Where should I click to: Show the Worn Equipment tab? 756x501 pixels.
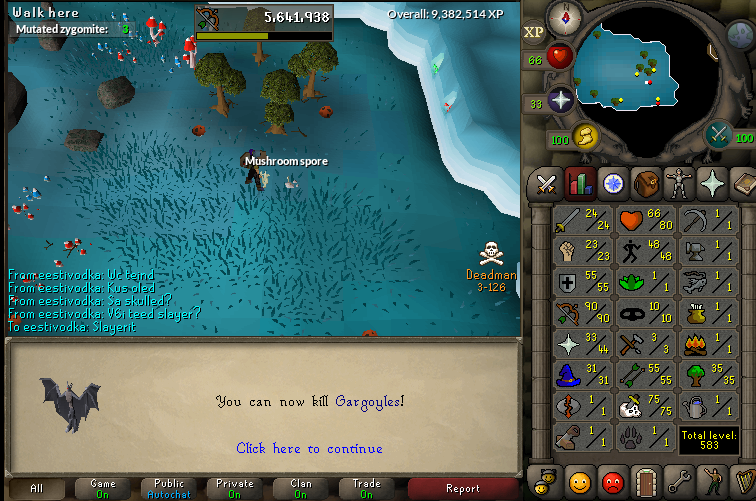point(679,184)
